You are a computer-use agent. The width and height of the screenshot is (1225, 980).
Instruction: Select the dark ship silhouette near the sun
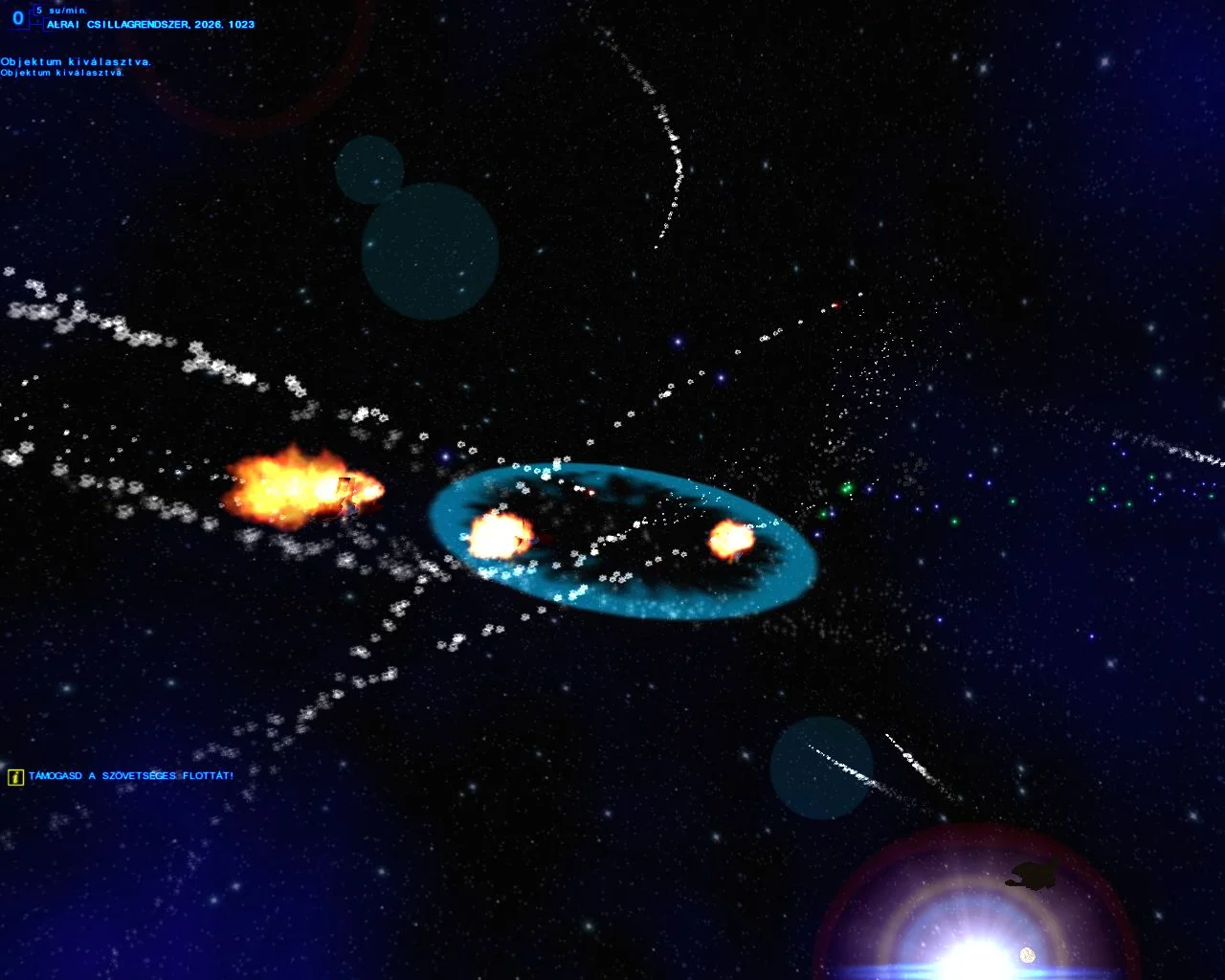(1032, 878)
